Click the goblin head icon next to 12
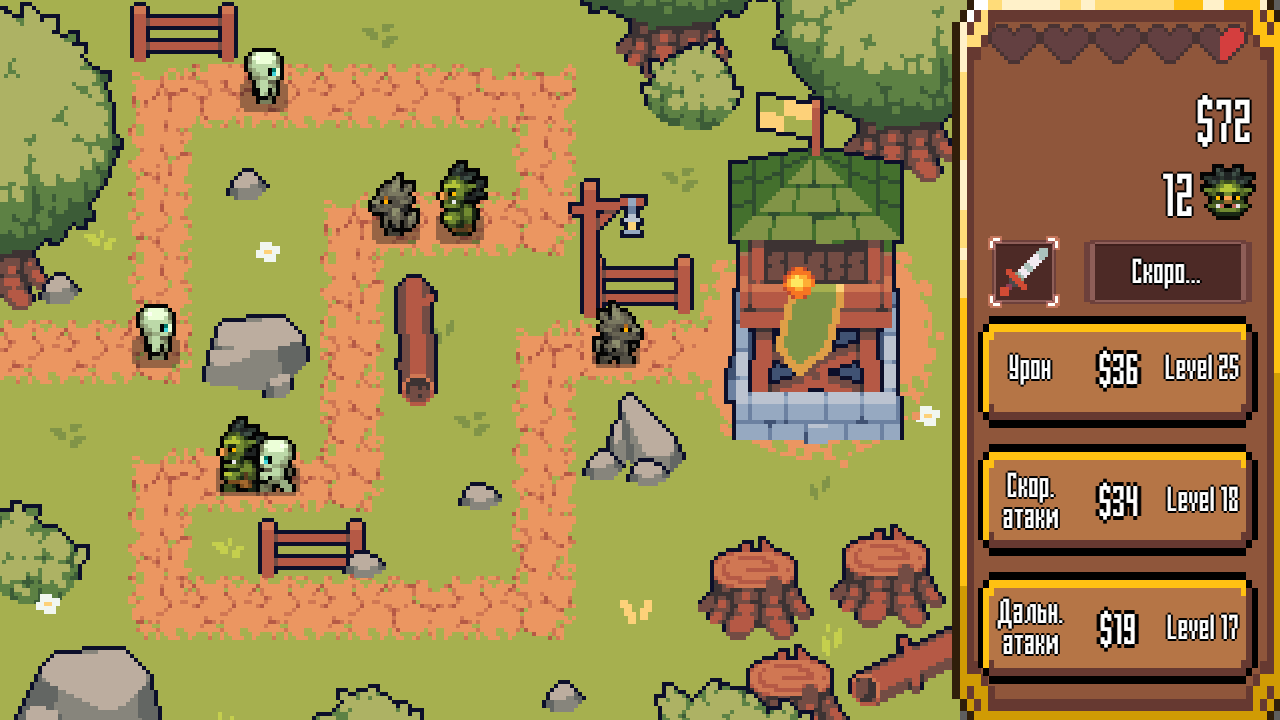 point(1229,190)
